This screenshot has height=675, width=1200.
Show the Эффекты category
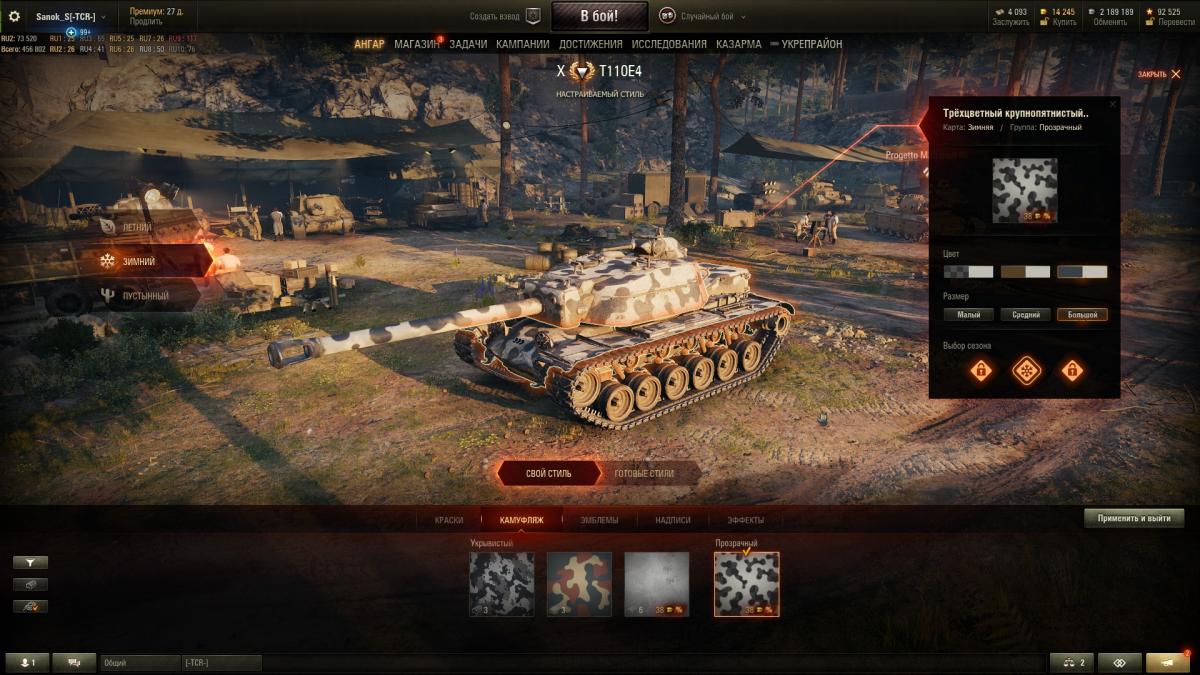click(x=745, y=520)
